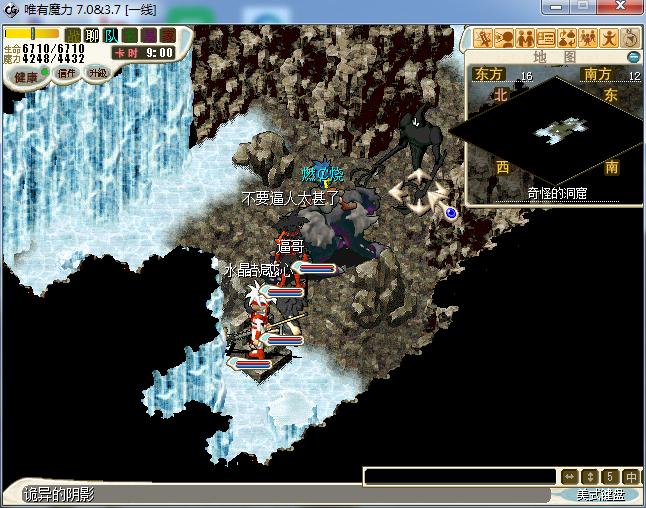Viewport: 646px width, 508px height.
Task: Open the talking head chat icon
Action: coord(505,39)
